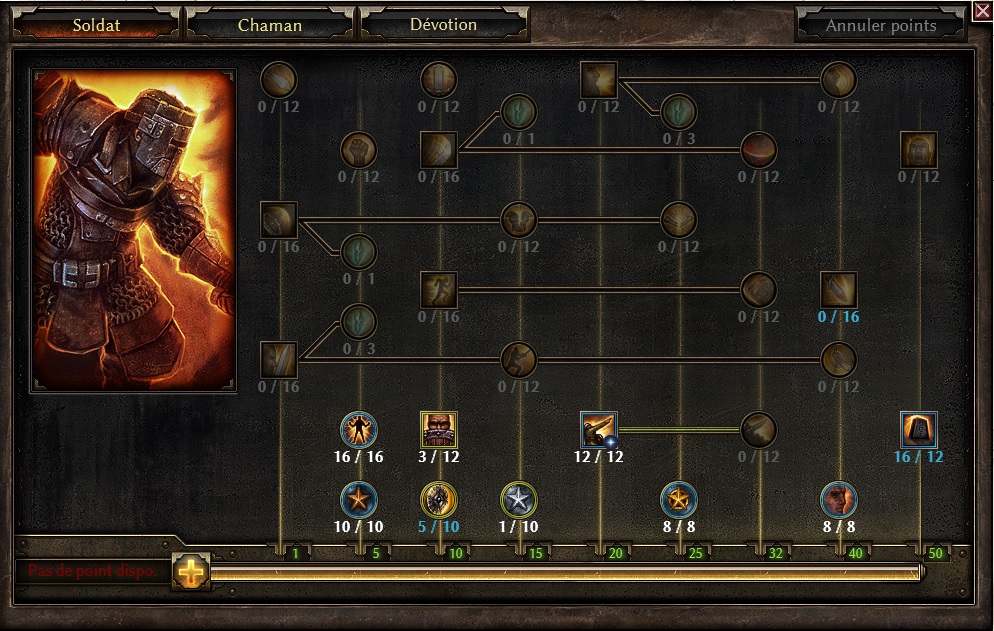994x631 pixels.
Task: Choose the round shield skill at 5/10
Action: coord(439,499)
